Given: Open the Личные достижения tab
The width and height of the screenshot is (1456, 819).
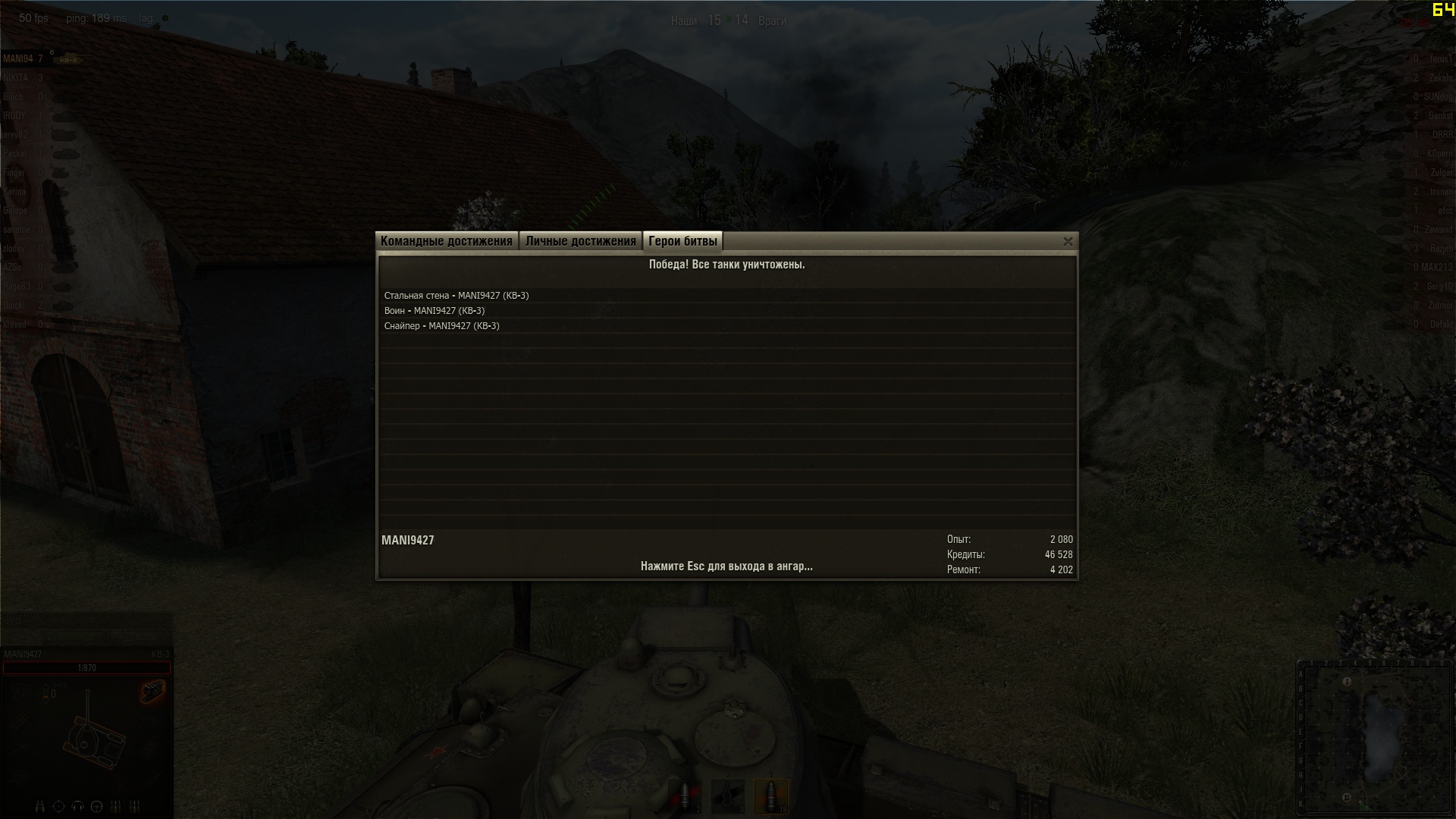Looking at the screenshot, I should coord(580,241).
